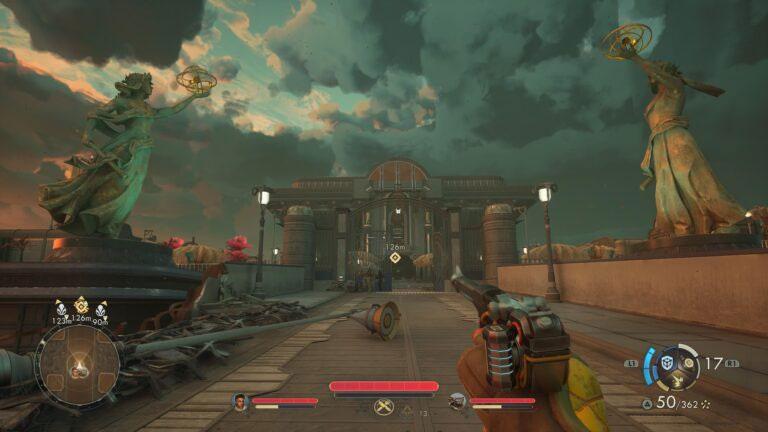The image size is (768, 432).
Task: Select the dark-haired companion portrait
Action: tap(240, 402)
